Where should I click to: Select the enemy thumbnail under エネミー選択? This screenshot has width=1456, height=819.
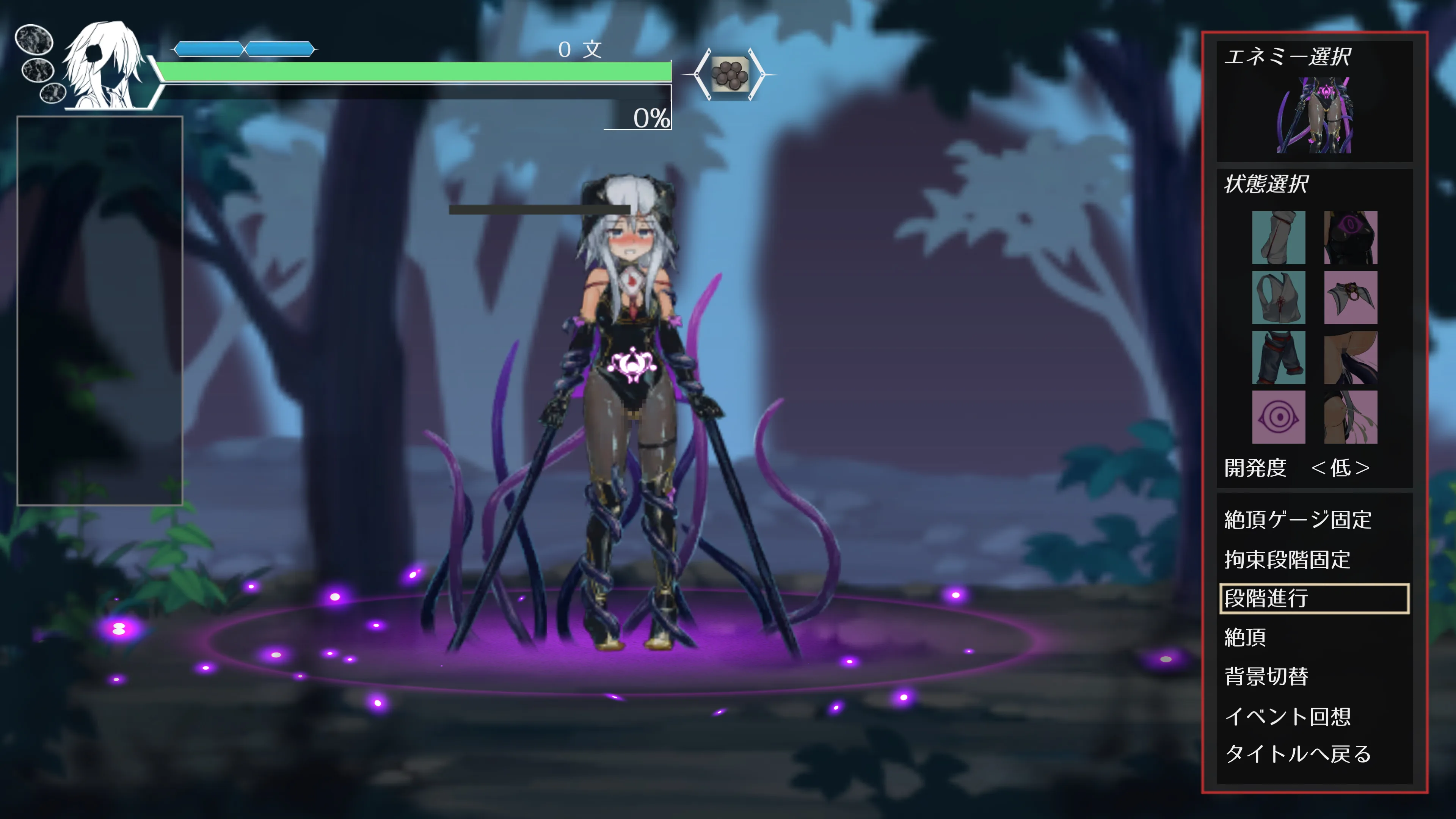1314,116
